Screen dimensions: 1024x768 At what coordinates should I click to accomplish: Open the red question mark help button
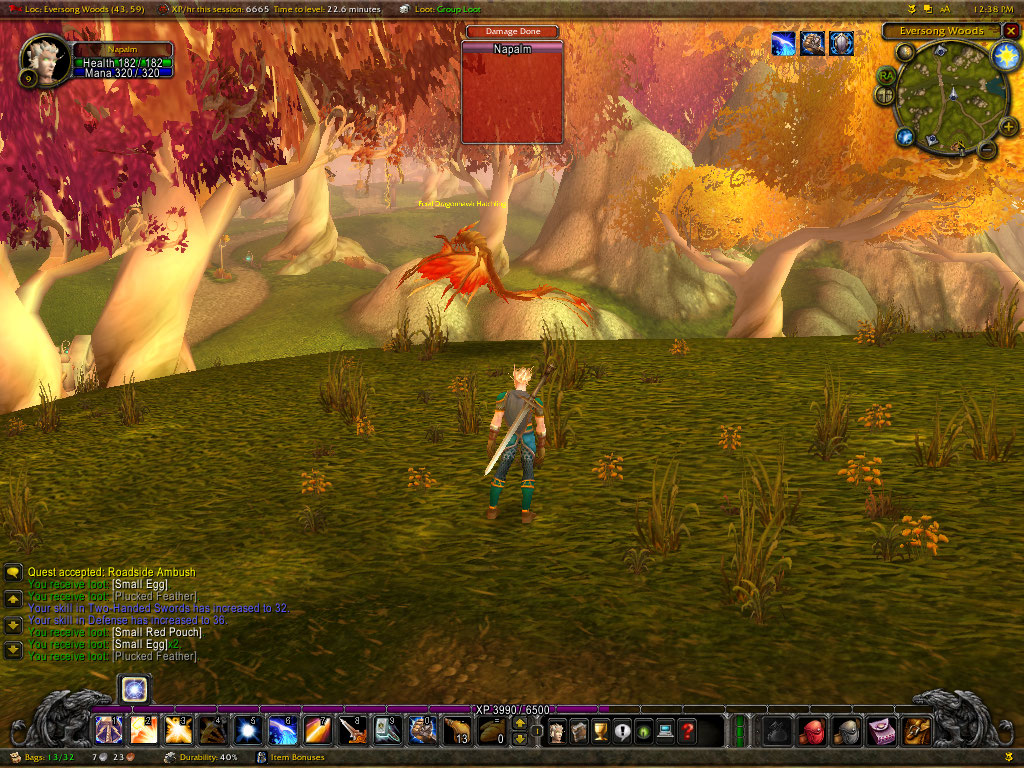(687, 731)
